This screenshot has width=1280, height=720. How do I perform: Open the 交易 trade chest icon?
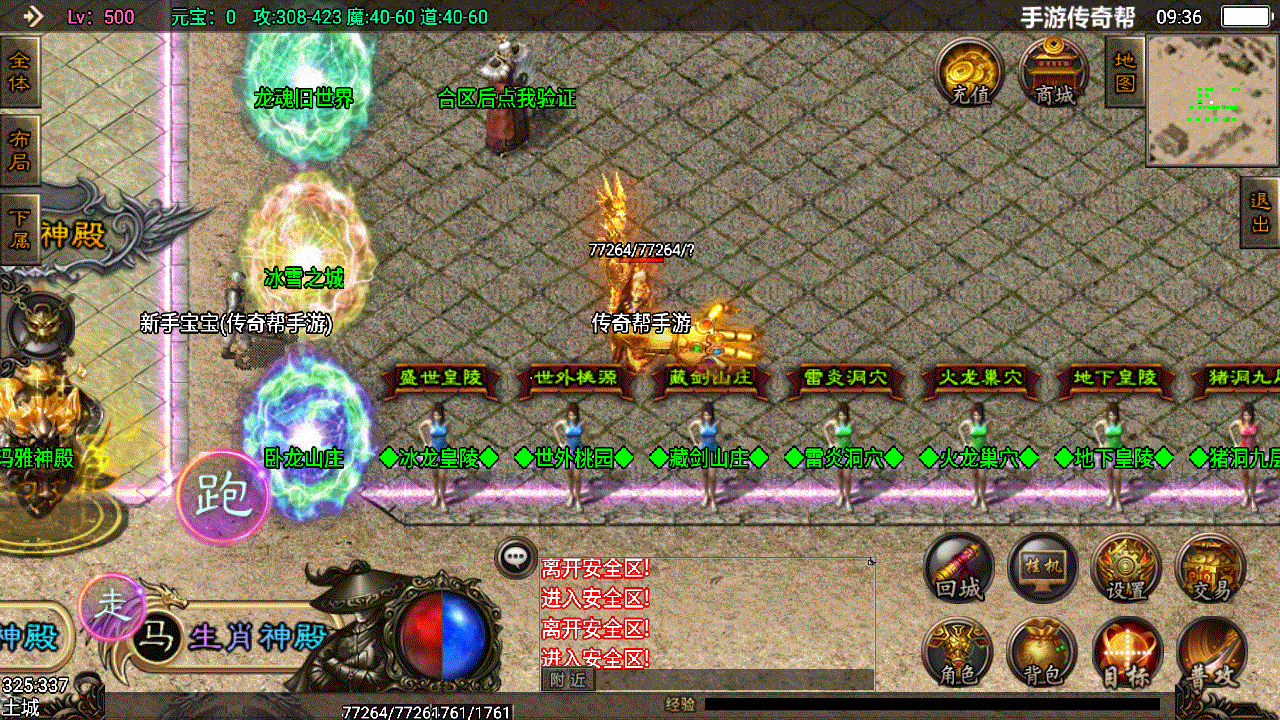[x=1208, y=565]
